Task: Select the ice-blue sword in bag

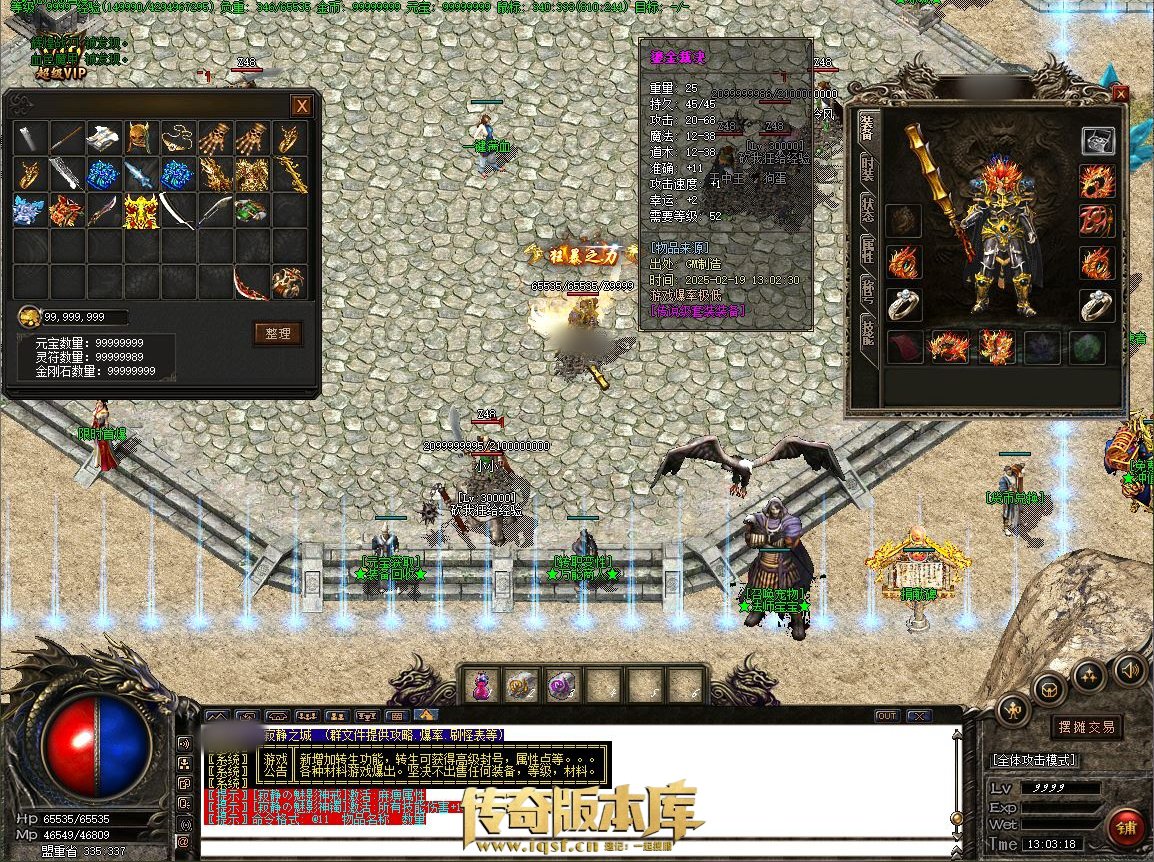Action: 141,174
